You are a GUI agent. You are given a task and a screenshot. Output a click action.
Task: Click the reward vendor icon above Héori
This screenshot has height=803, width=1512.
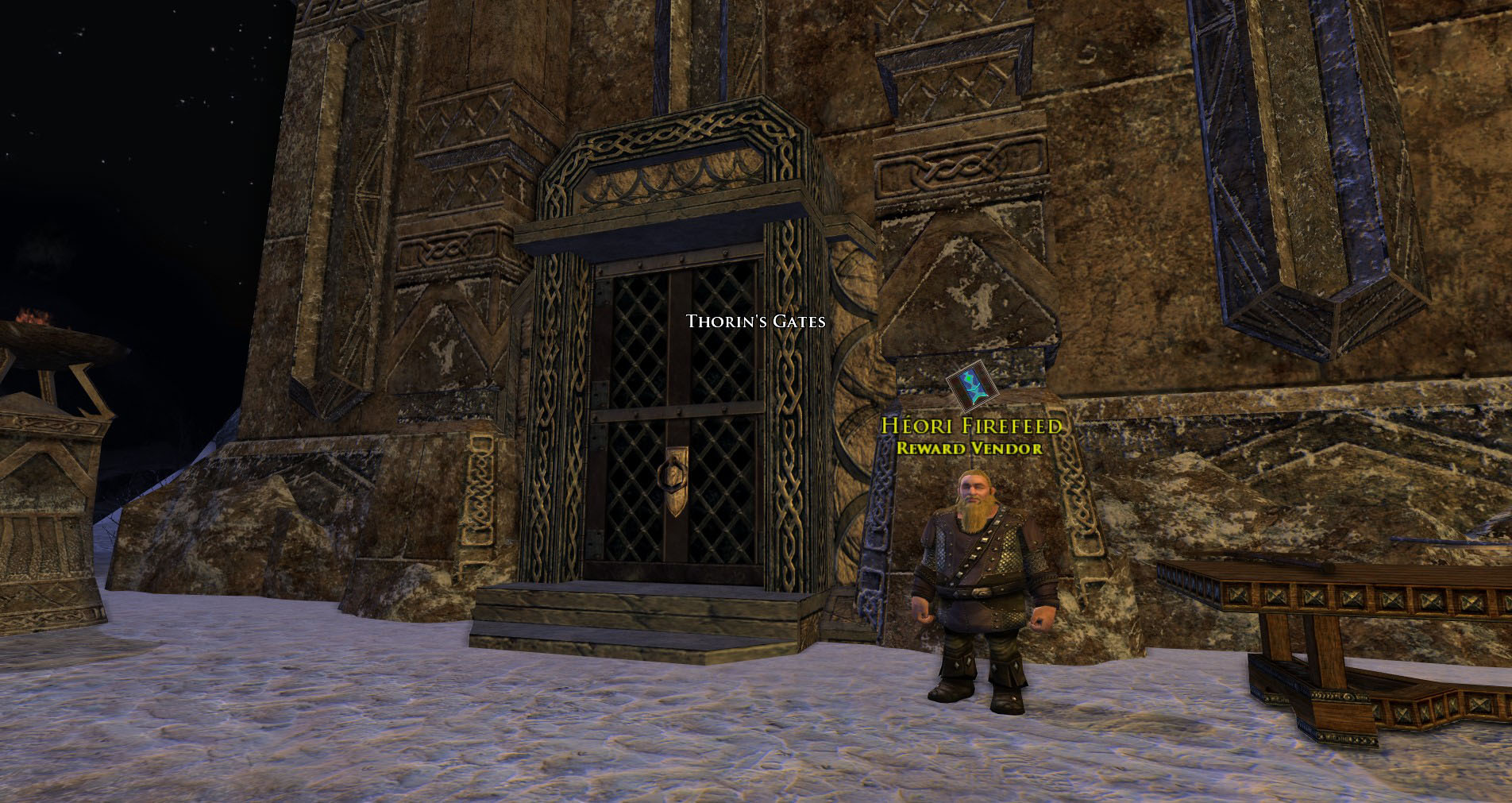tap(970, 385)
